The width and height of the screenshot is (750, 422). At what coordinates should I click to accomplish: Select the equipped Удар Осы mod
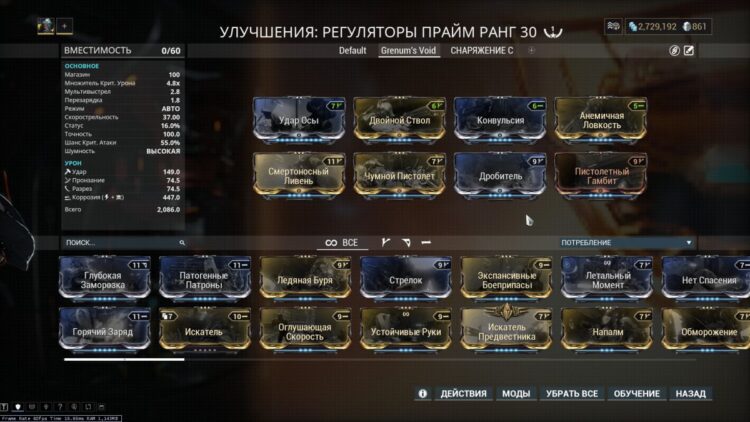click(x=299, y=122)
